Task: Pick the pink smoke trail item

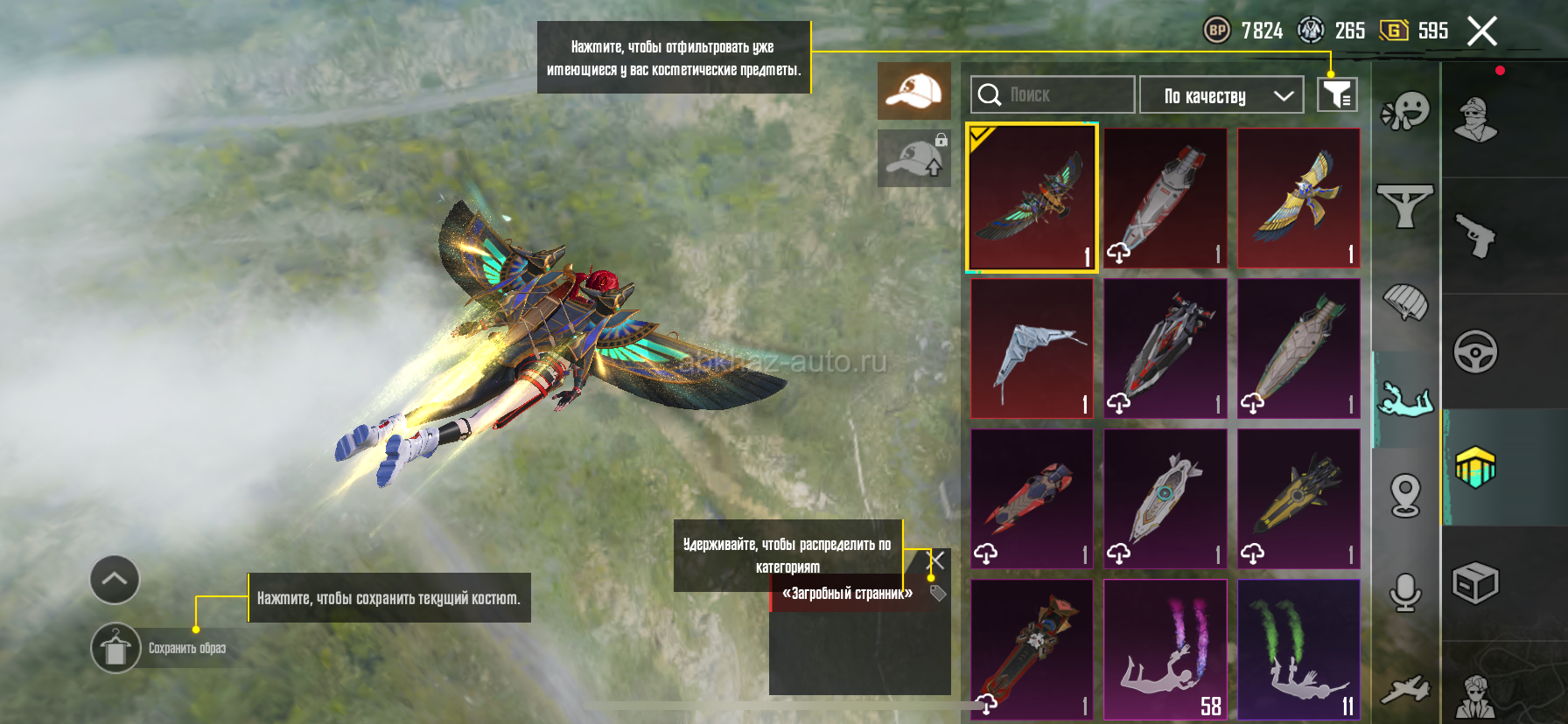Action: coord(1165,649)
